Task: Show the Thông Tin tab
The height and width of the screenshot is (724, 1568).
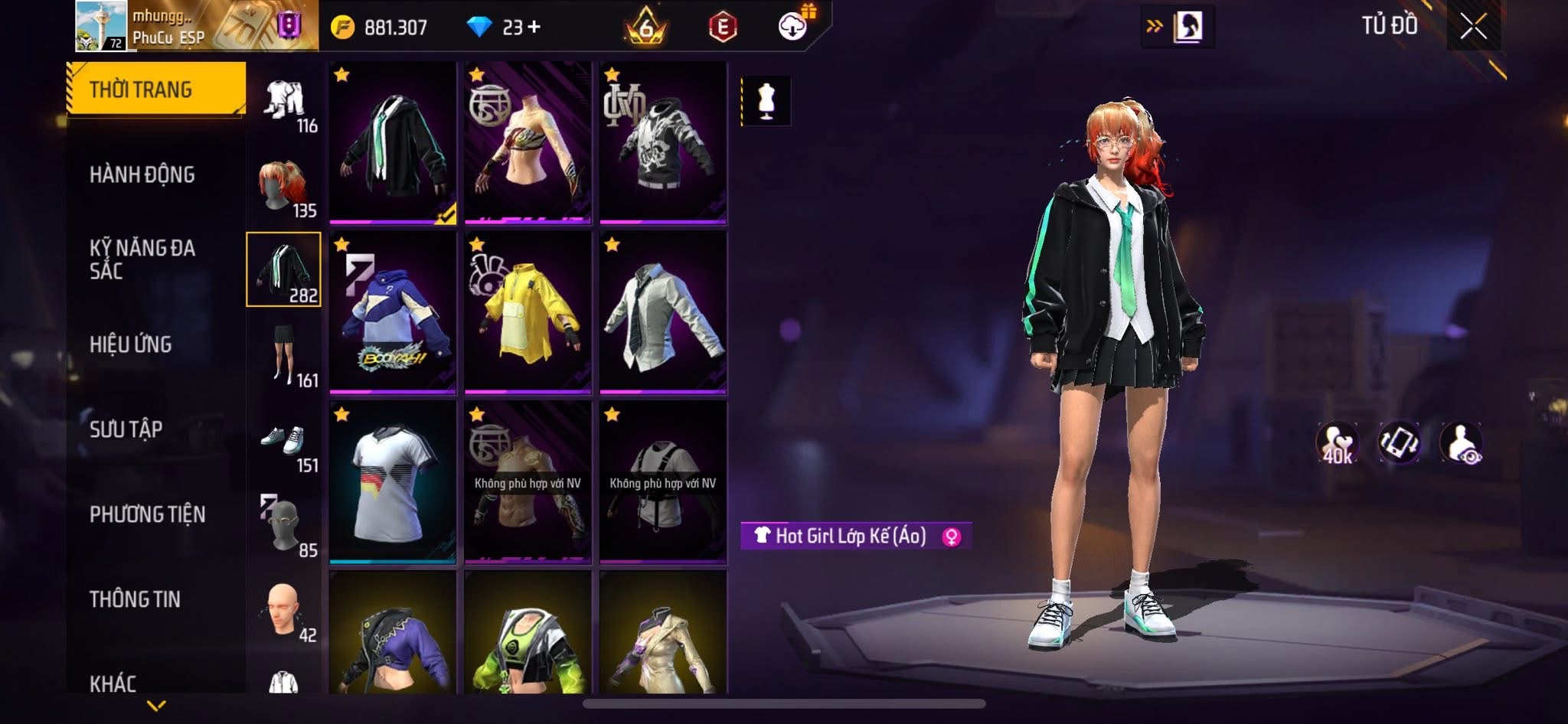Action: click(x=136, y=599)
